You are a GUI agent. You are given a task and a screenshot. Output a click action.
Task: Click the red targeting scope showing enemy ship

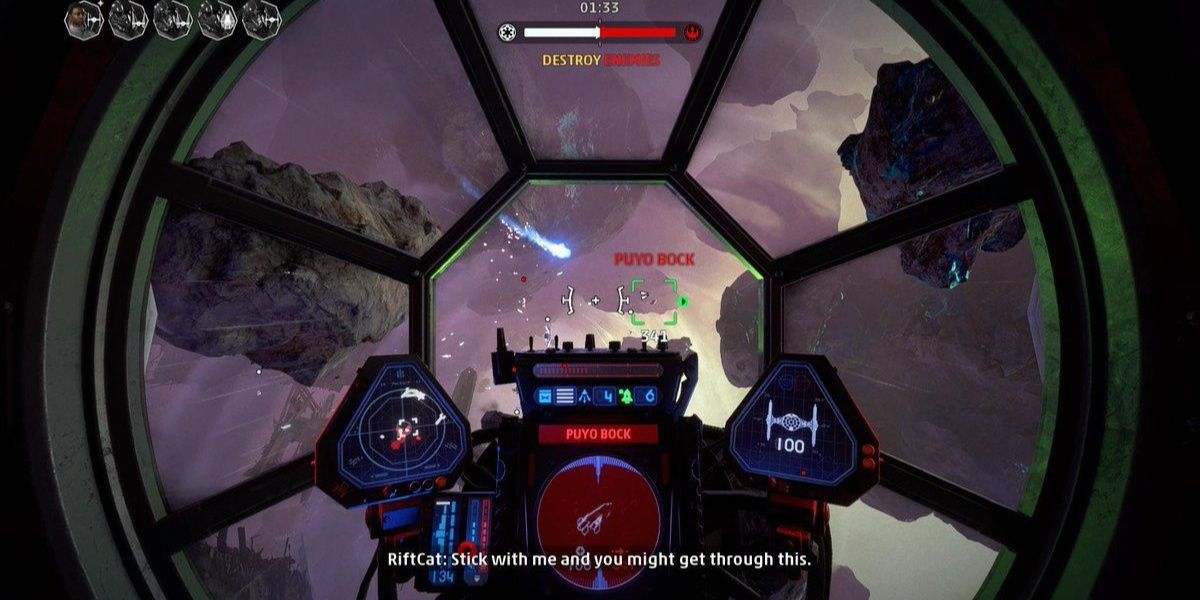[597, 509]
